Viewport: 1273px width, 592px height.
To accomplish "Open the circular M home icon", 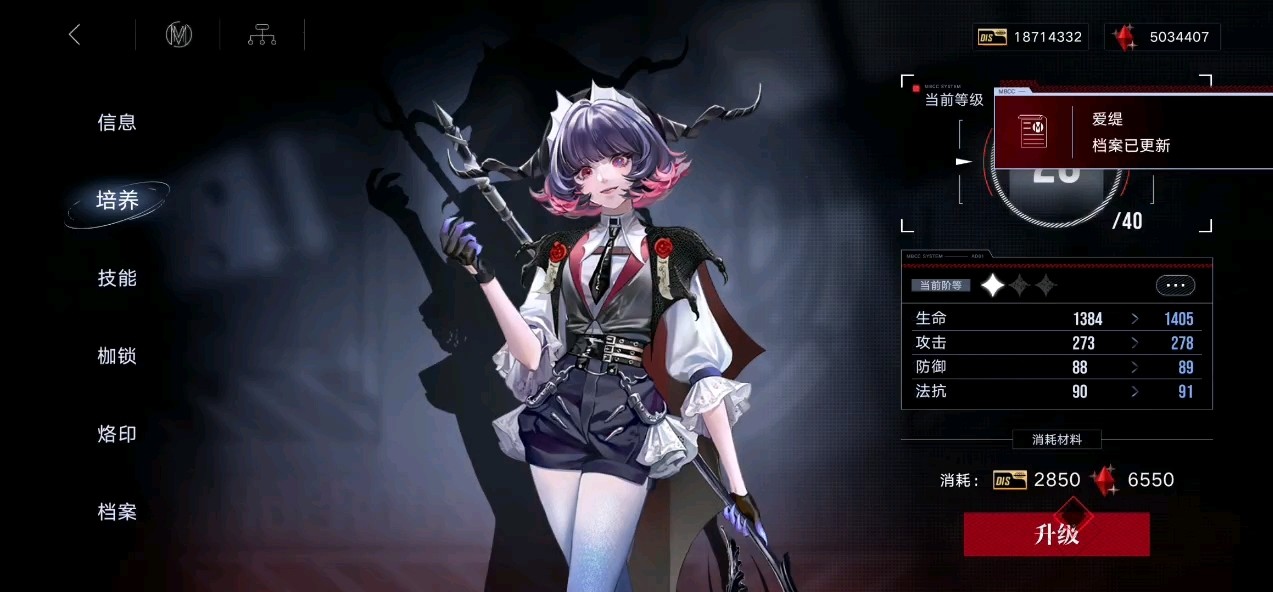I will (179, 35).
